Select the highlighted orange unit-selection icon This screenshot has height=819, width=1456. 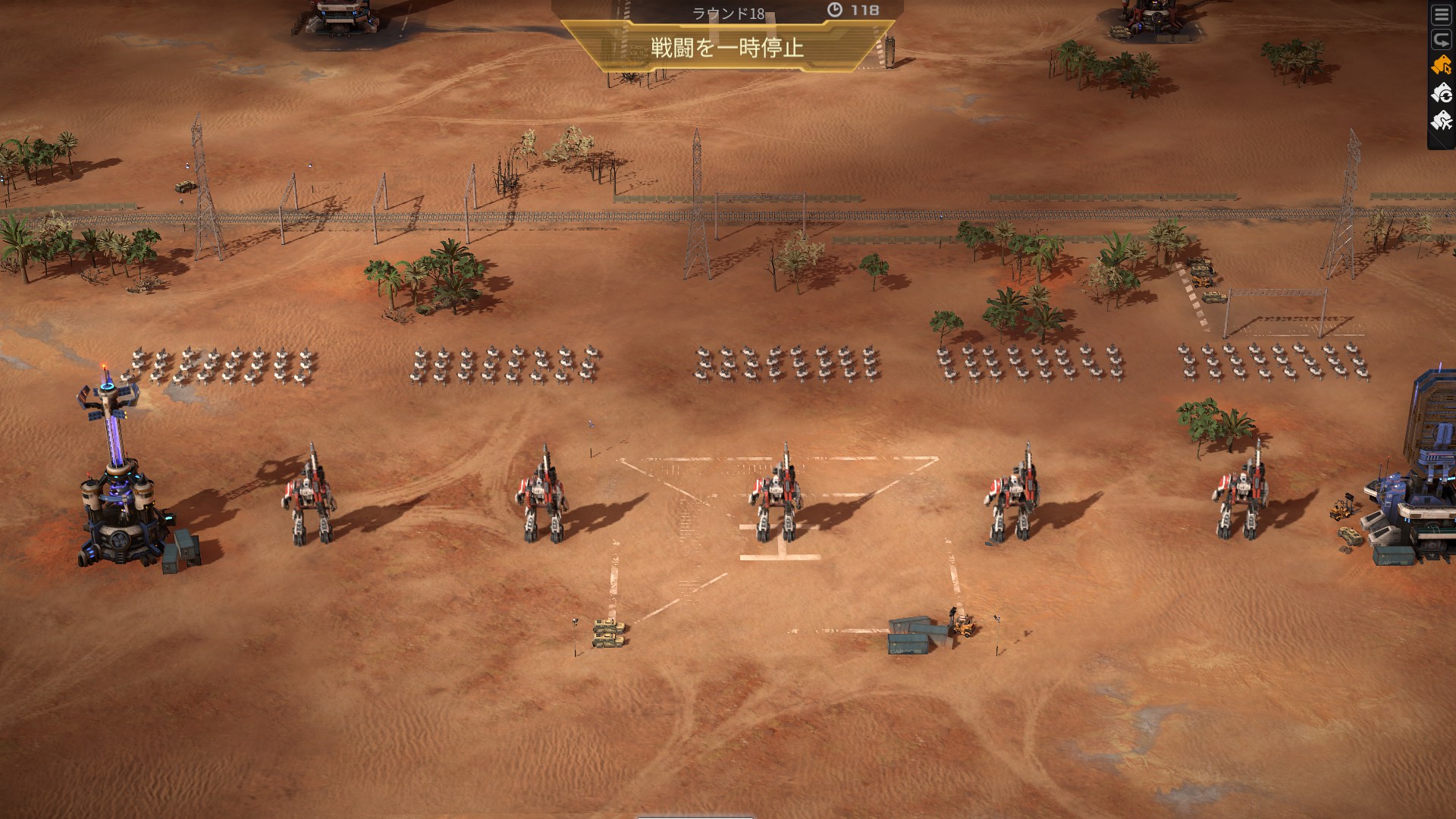(x=1439, y=66)
